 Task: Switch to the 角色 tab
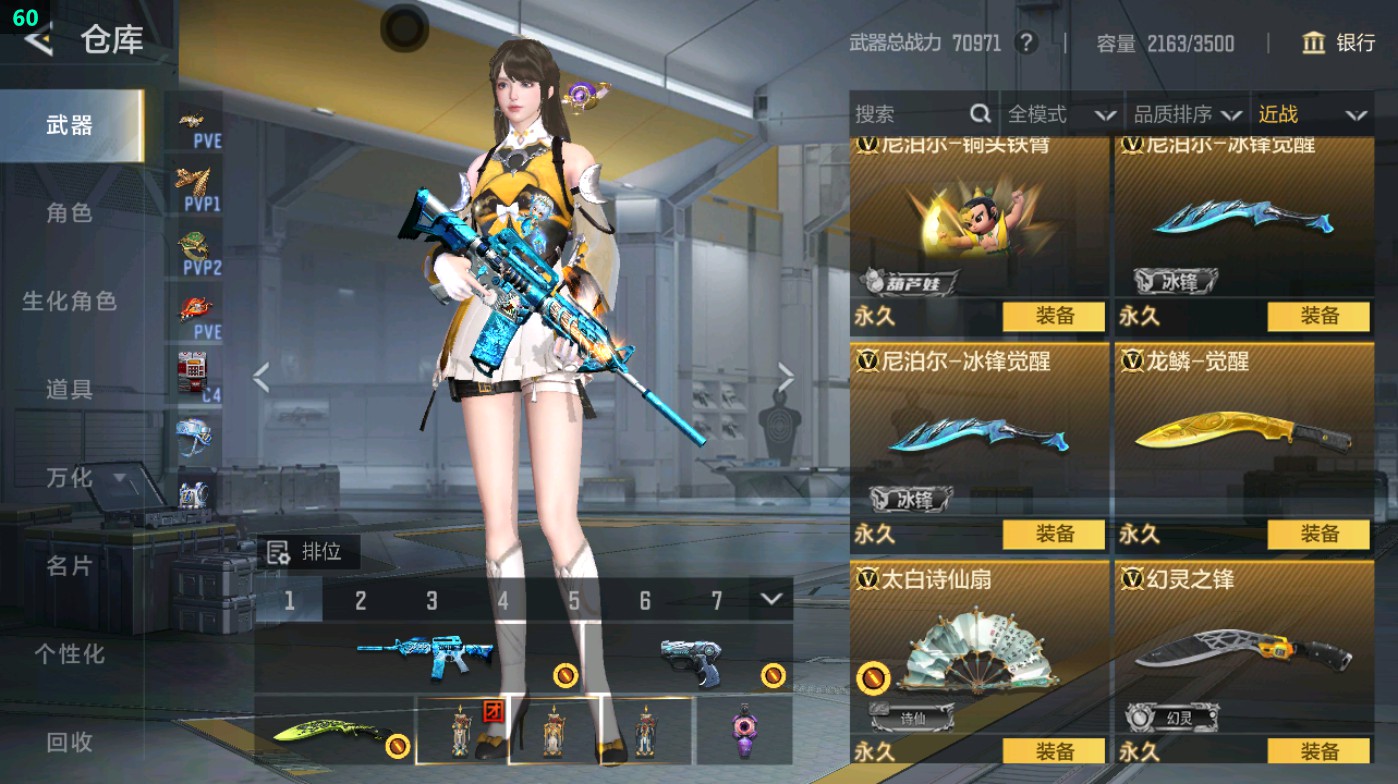(70, 215)
